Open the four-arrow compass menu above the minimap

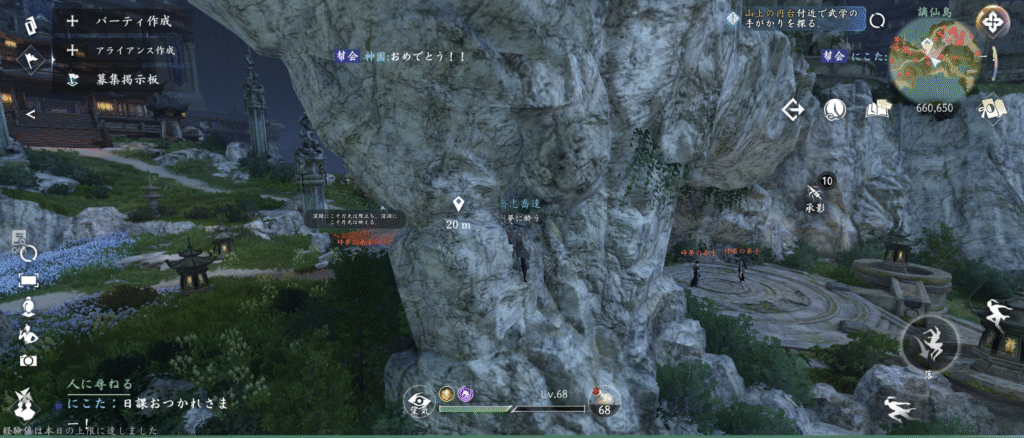pos(992,20)
